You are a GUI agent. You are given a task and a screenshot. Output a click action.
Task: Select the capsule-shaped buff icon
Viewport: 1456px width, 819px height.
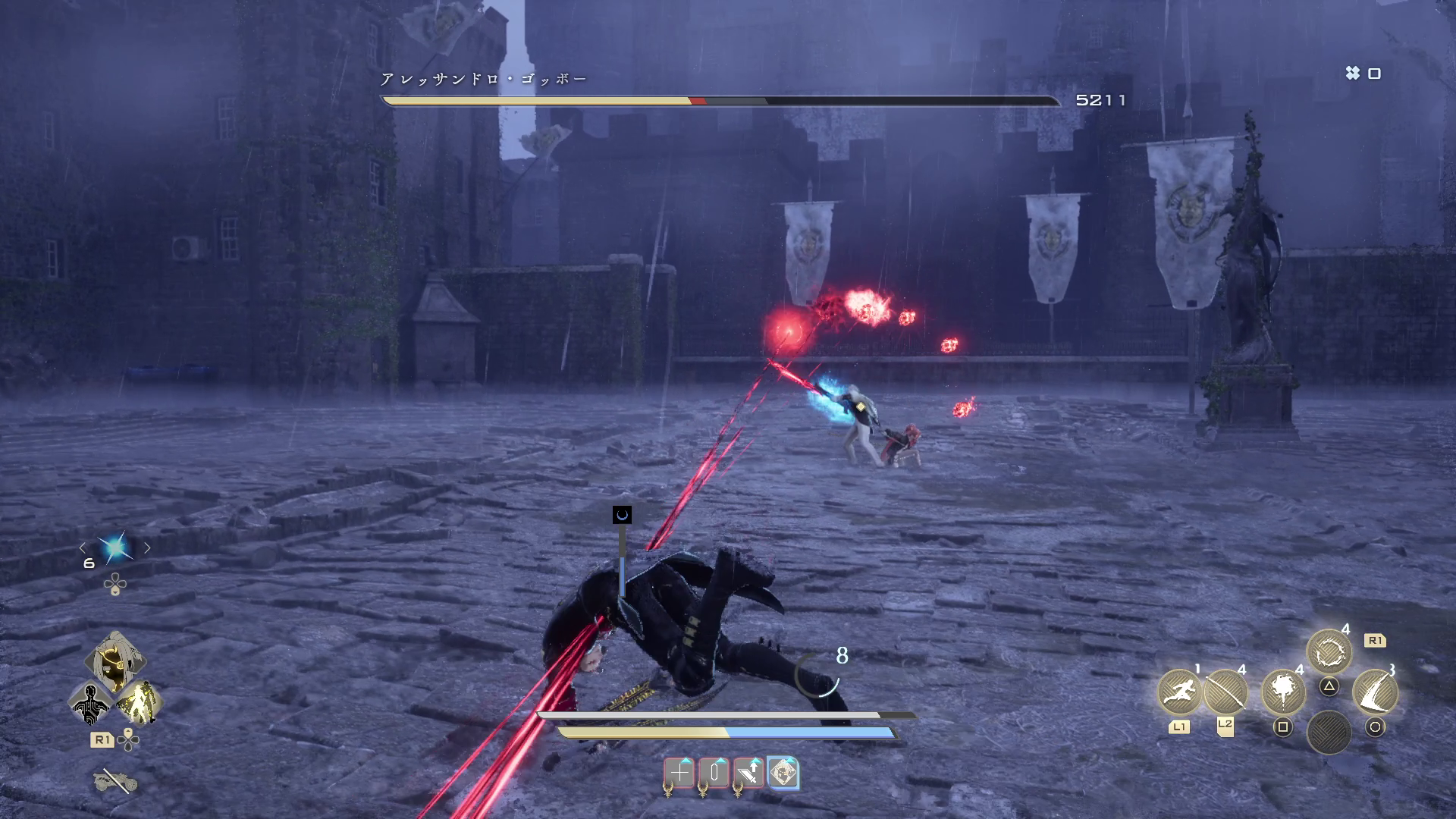(x=714, y=773)
